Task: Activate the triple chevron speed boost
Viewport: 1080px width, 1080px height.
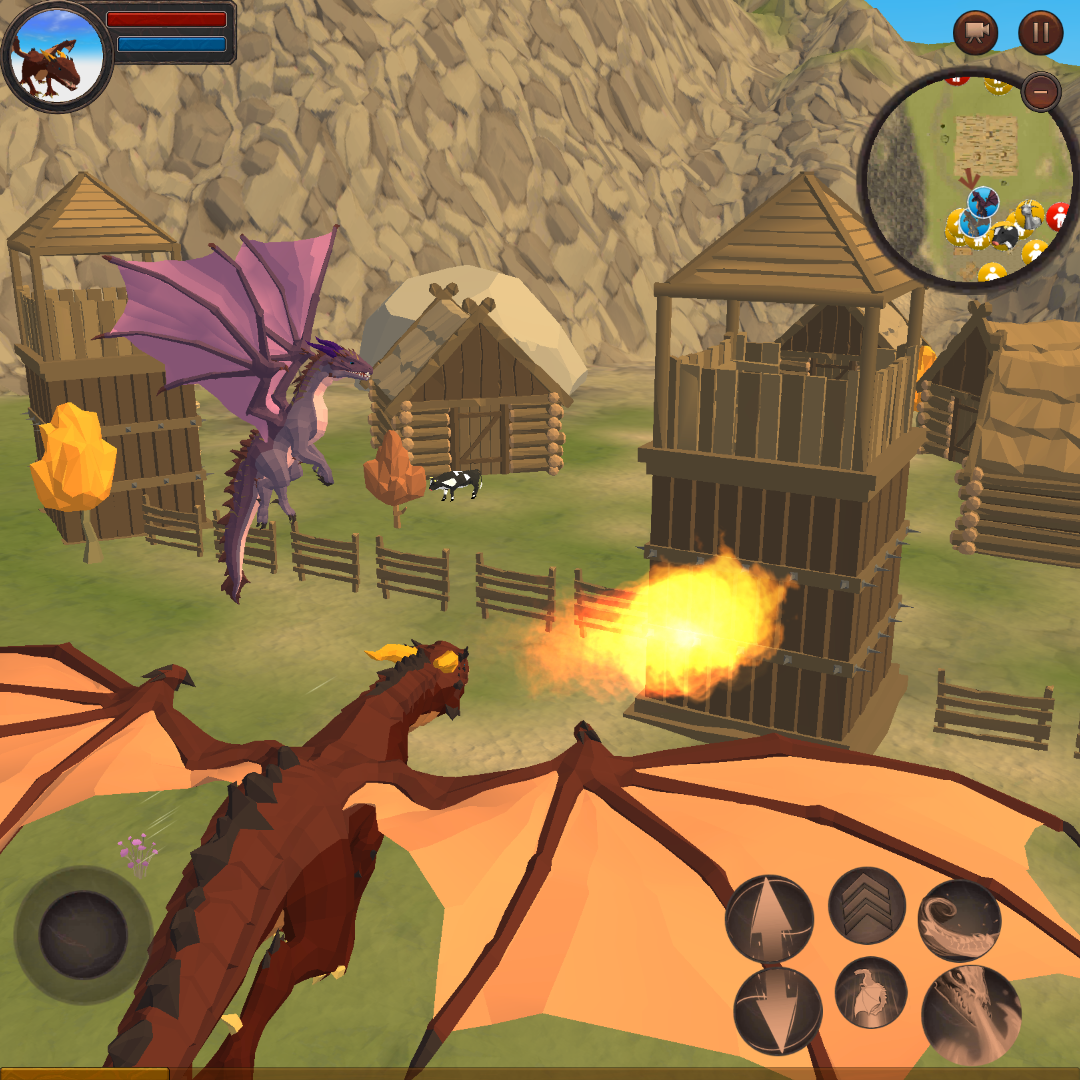Action: 867,906
